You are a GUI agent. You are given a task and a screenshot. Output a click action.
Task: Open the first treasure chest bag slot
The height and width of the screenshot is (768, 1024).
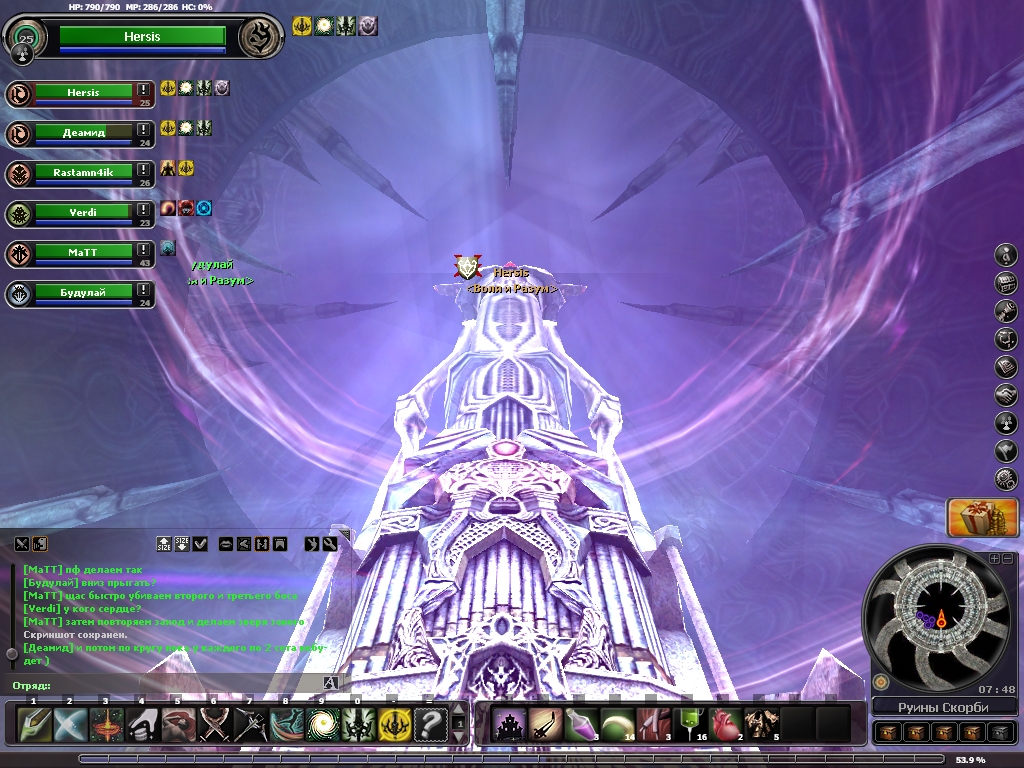point(889,732)
